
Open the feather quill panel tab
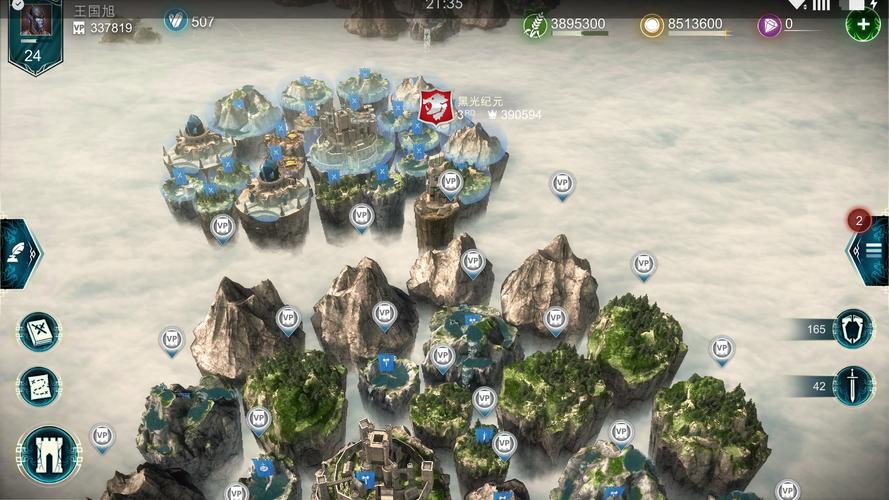click(x=18, y=254)
